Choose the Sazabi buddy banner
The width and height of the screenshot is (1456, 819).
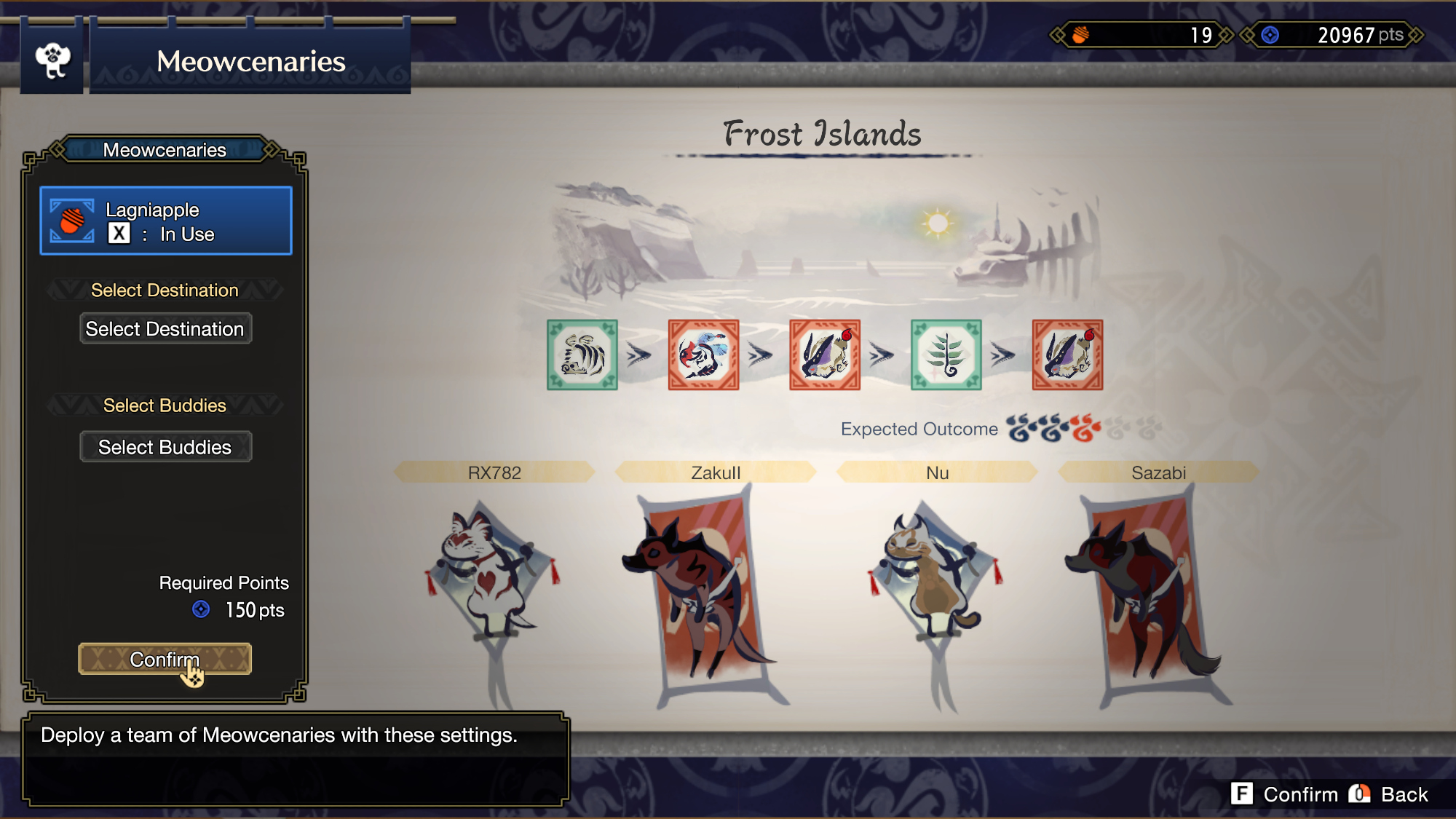click(x=1147, y=590)
